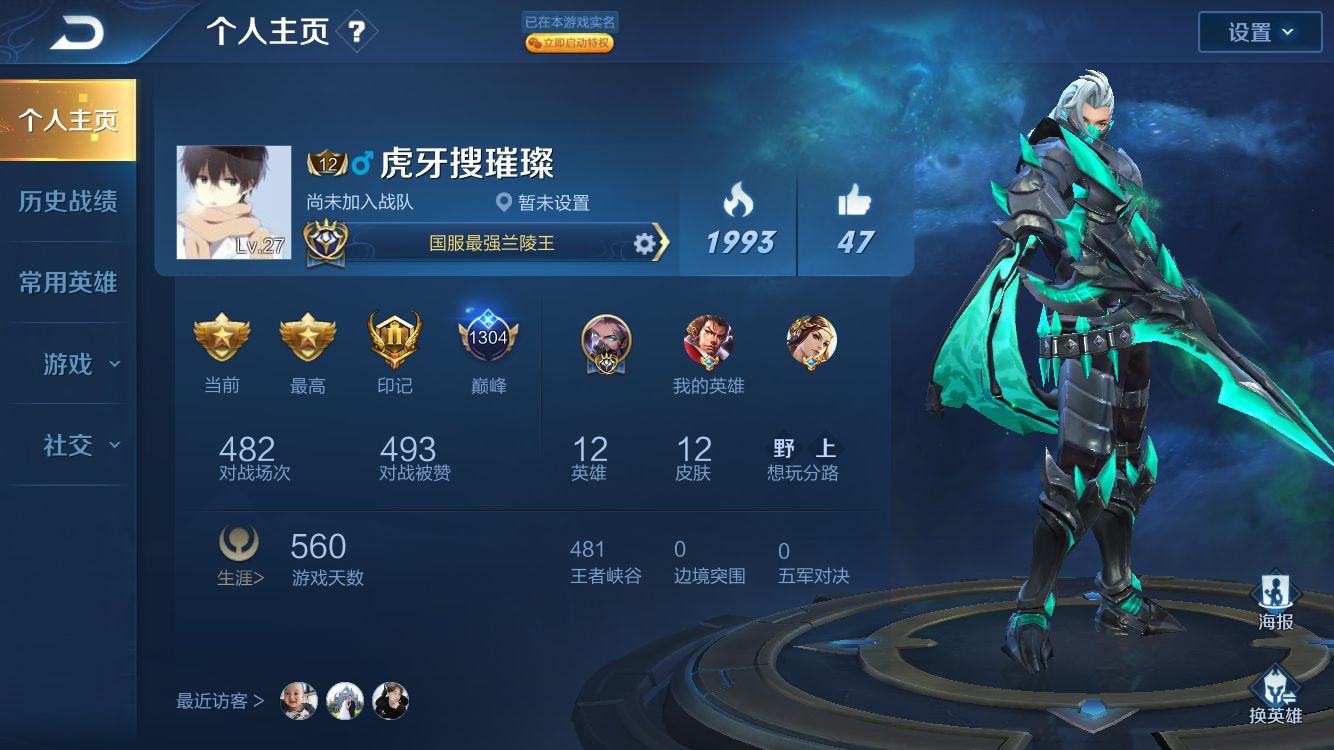Click the 立即启动特权 banner button
The width and height of the screenshot is (1334, 750).
pyautogui.click(x=569, y=43)
